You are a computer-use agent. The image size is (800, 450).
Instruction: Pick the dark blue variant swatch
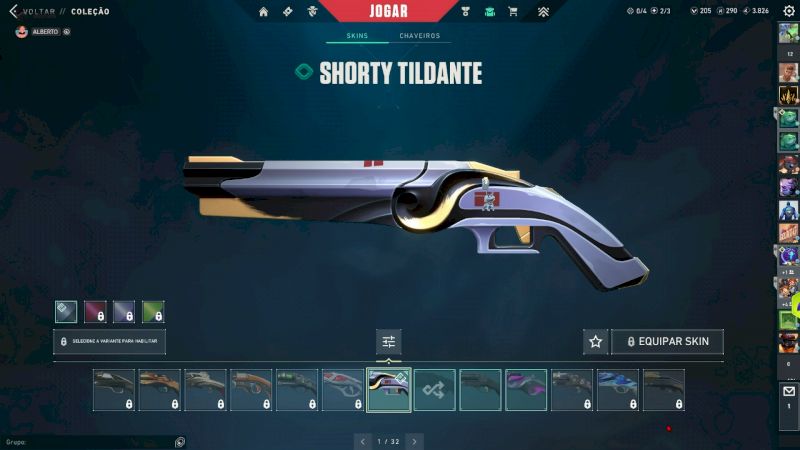124,312
